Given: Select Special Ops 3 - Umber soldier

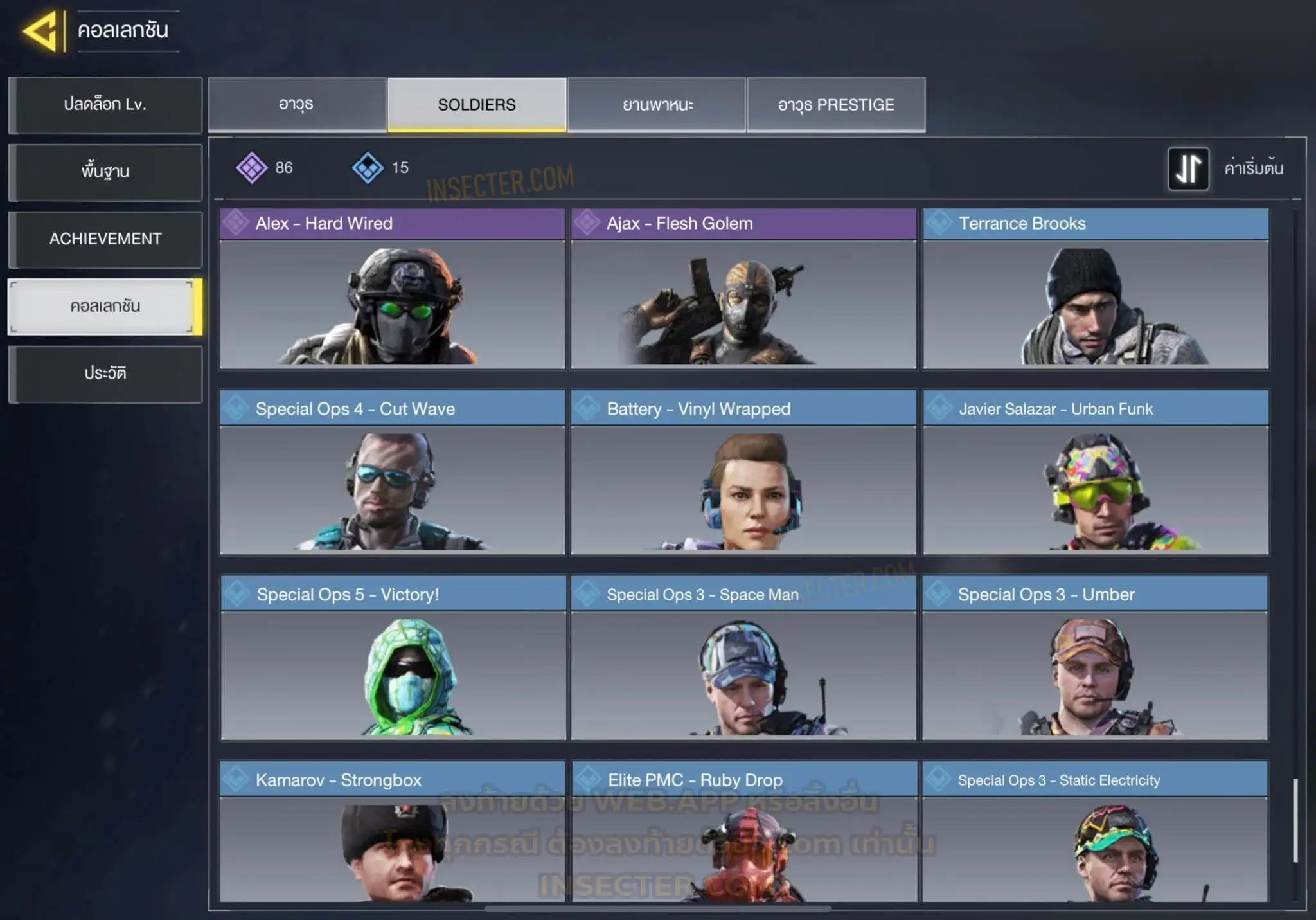Looking at the screenshot, I should [x=1095, y=658].
